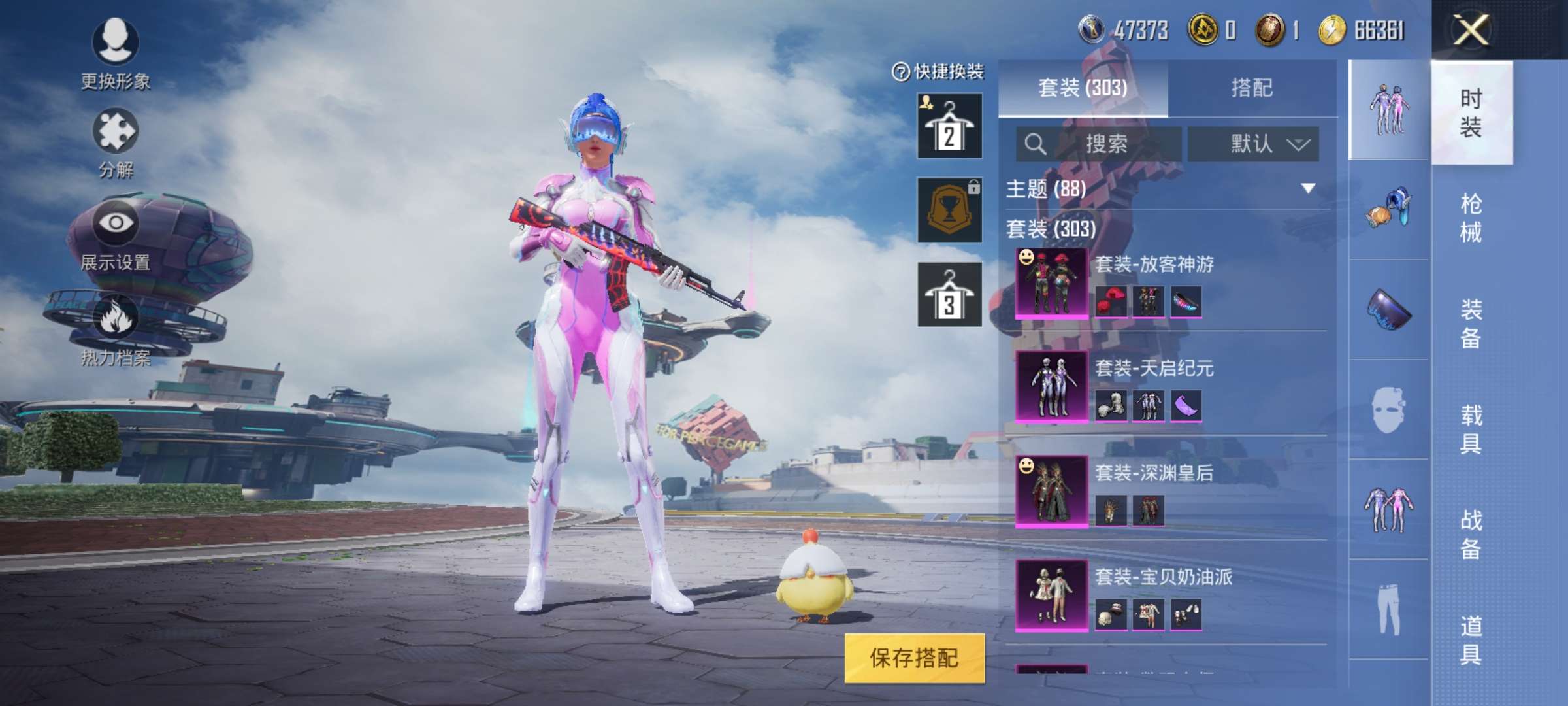Viewport: 1568px width, 706px height.
Task: Load quick outfit preset number 3
Action: point(949,294)
